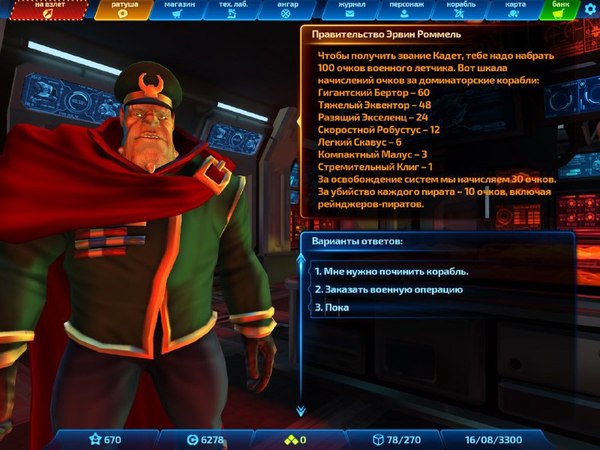The width and height of the screenshot is (600, 450).
Task: End the conversation with "Пока"
Action: point(336,307)
